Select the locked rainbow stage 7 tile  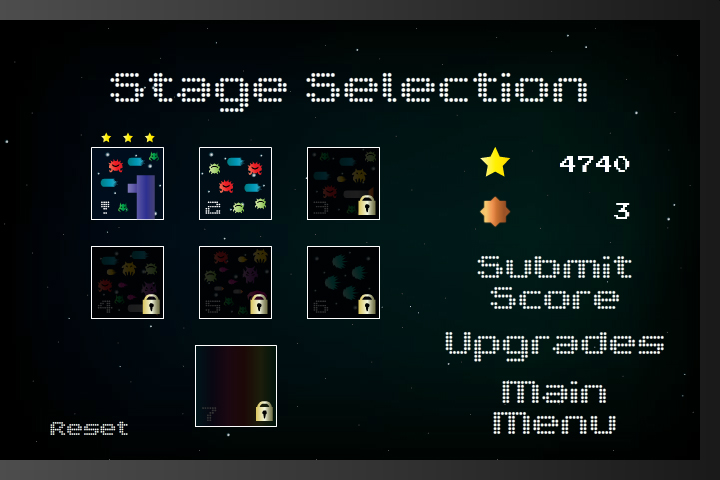point(236,386)
